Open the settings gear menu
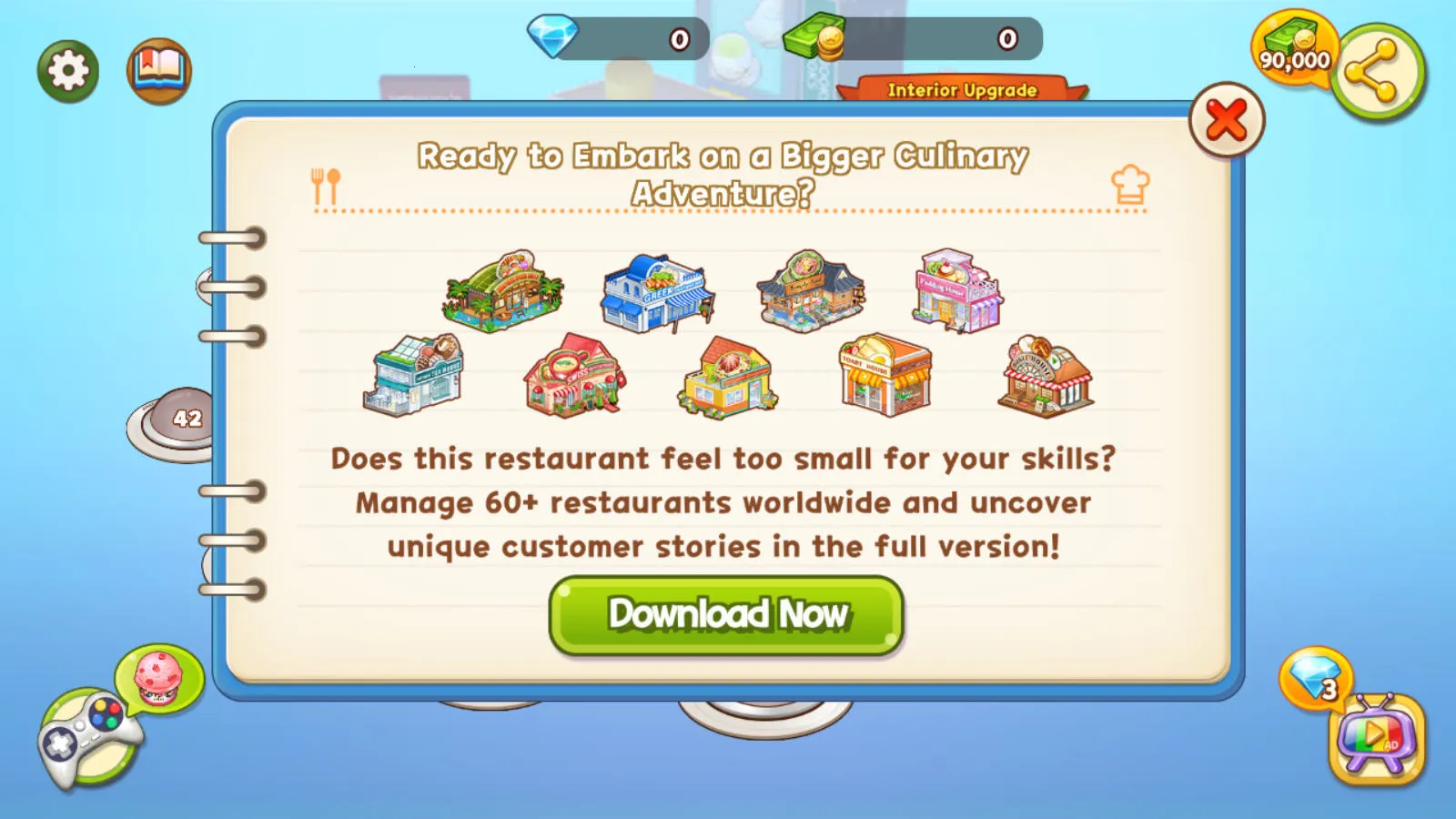The width and height of the screenshot is (1456, 819). pyautogui.click(x=68, y=71)
